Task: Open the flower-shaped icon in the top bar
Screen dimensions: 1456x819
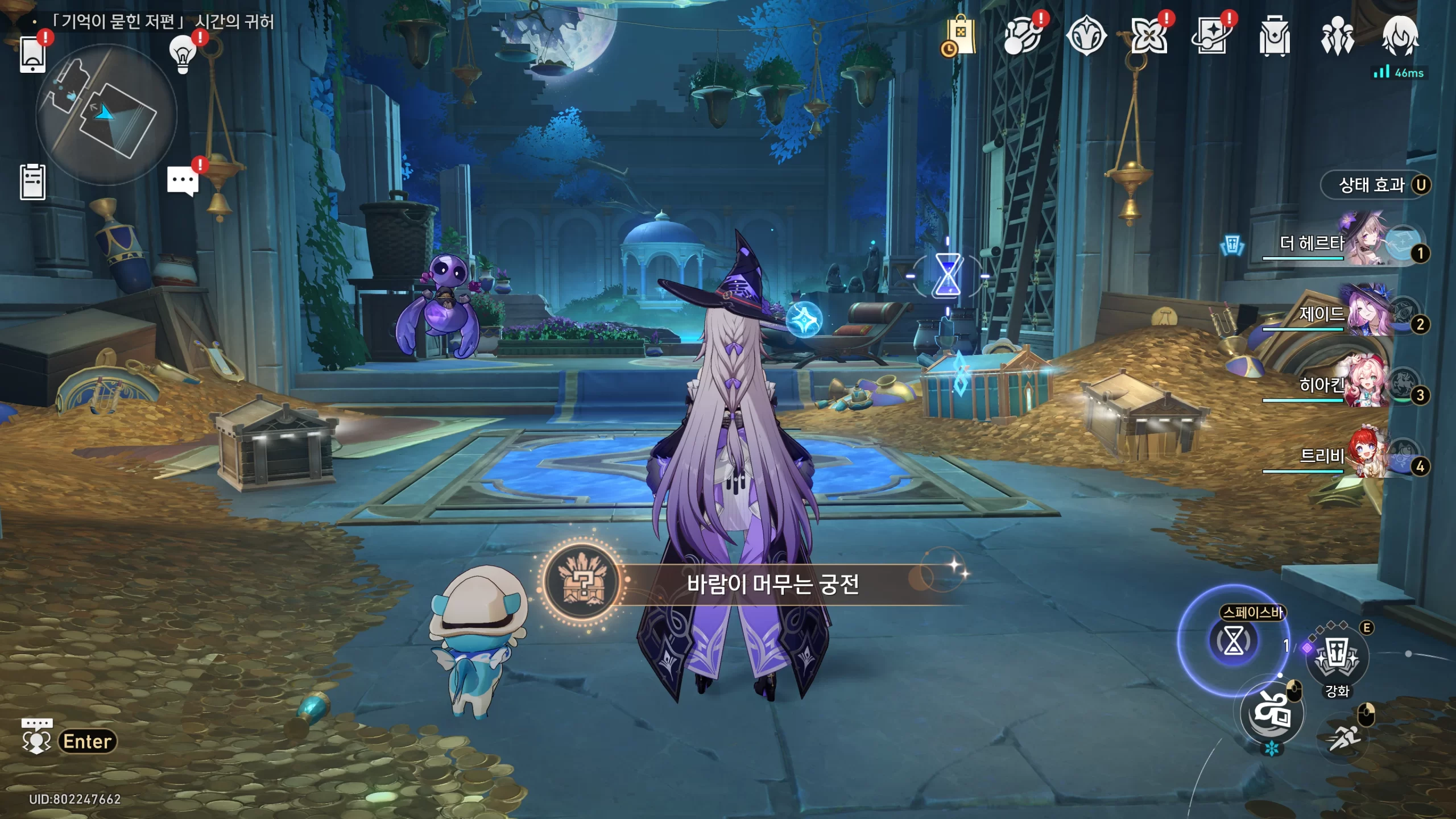Action: (x=1148, y=36)
